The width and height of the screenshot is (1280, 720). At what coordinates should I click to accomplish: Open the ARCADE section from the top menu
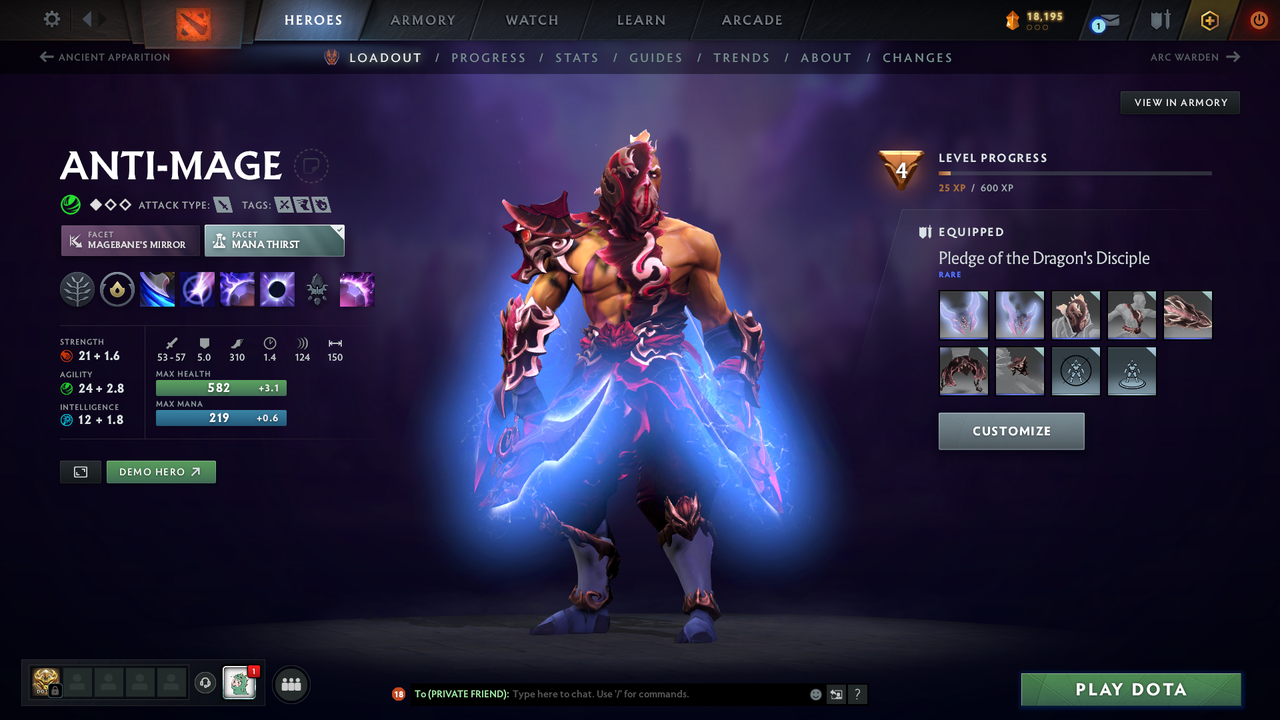click(x=751, y=19)
